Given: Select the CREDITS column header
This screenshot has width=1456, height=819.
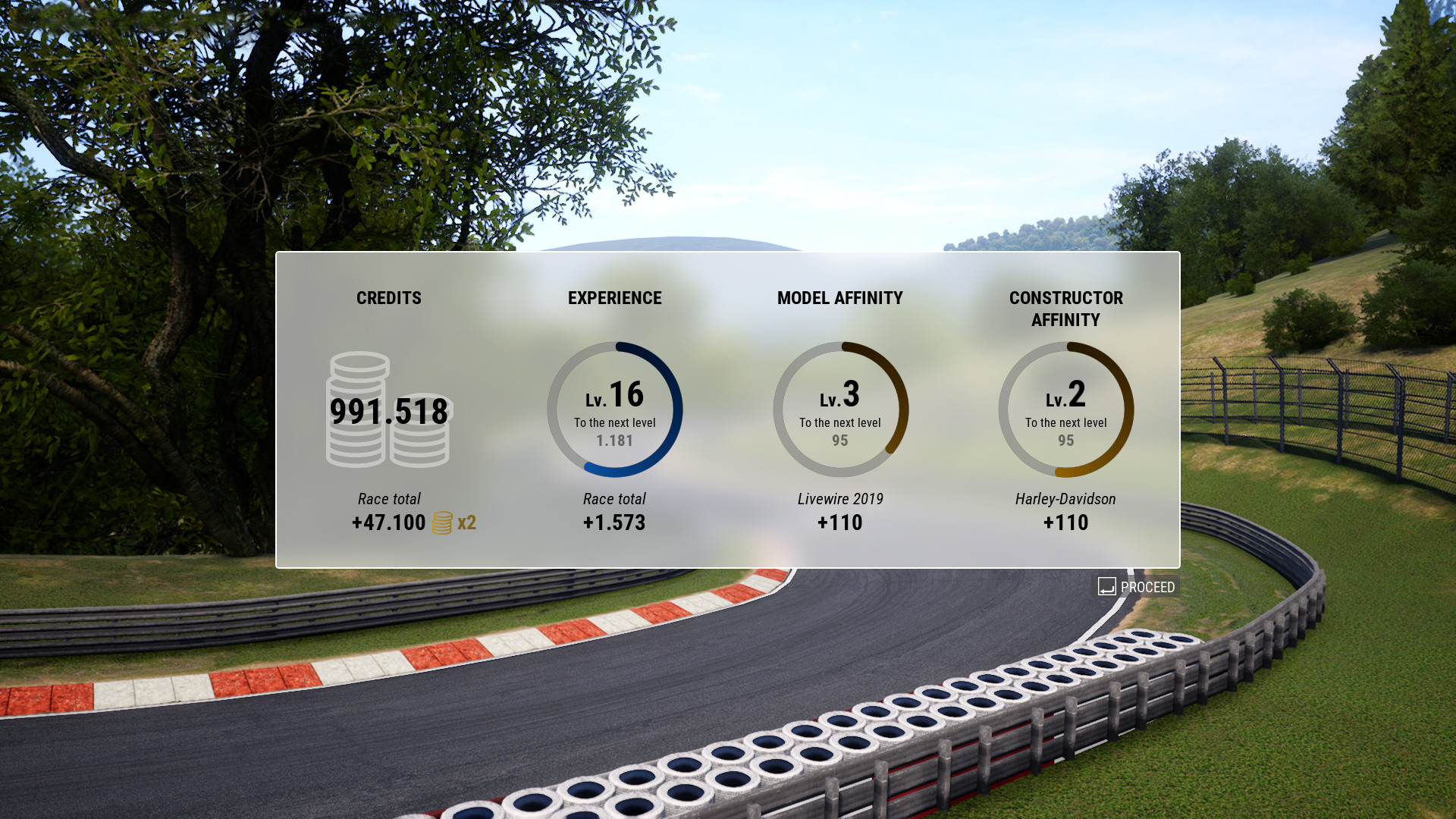Looking at the screenshot, I should tap(388, 298).
